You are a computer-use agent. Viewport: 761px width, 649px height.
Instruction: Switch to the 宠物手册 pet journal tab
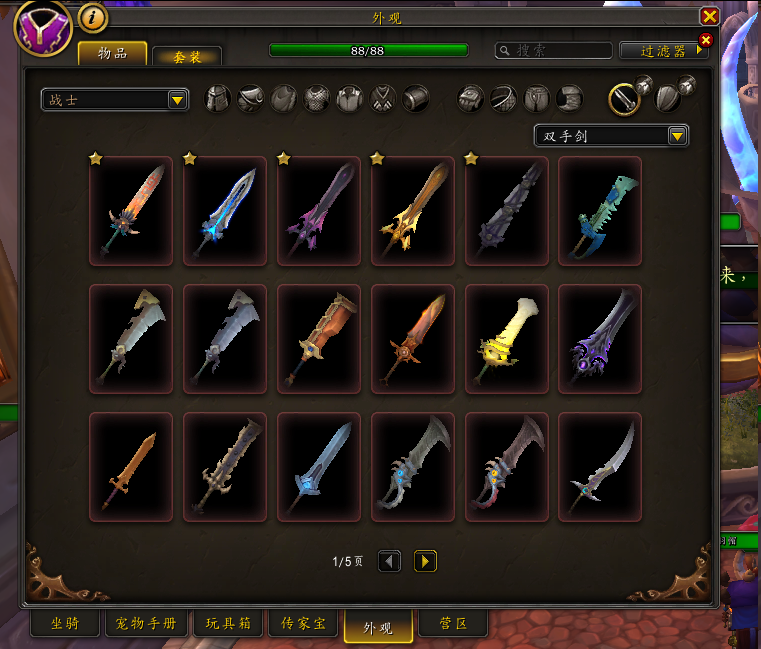click(x=146, y=624)
